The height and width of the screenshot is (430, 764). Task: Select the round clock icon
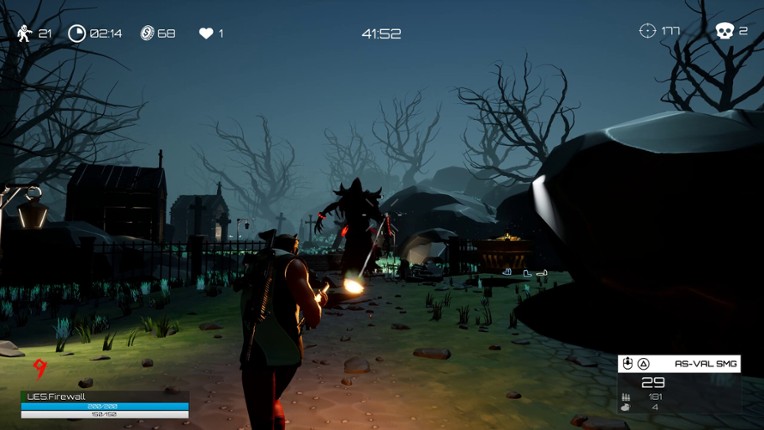point(77,33)
